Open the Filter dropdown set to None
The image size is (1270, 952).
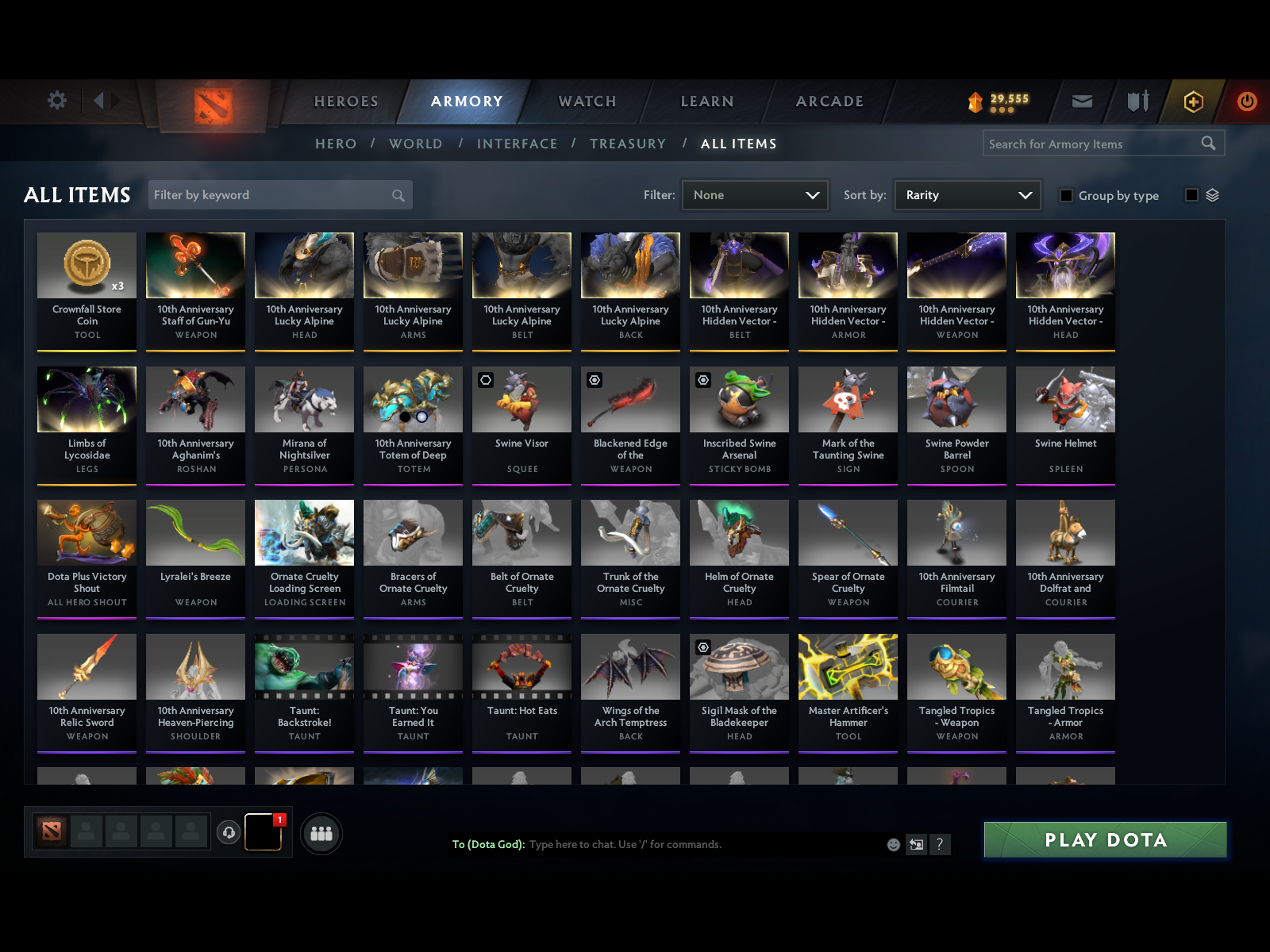click(x=754, y=194)
